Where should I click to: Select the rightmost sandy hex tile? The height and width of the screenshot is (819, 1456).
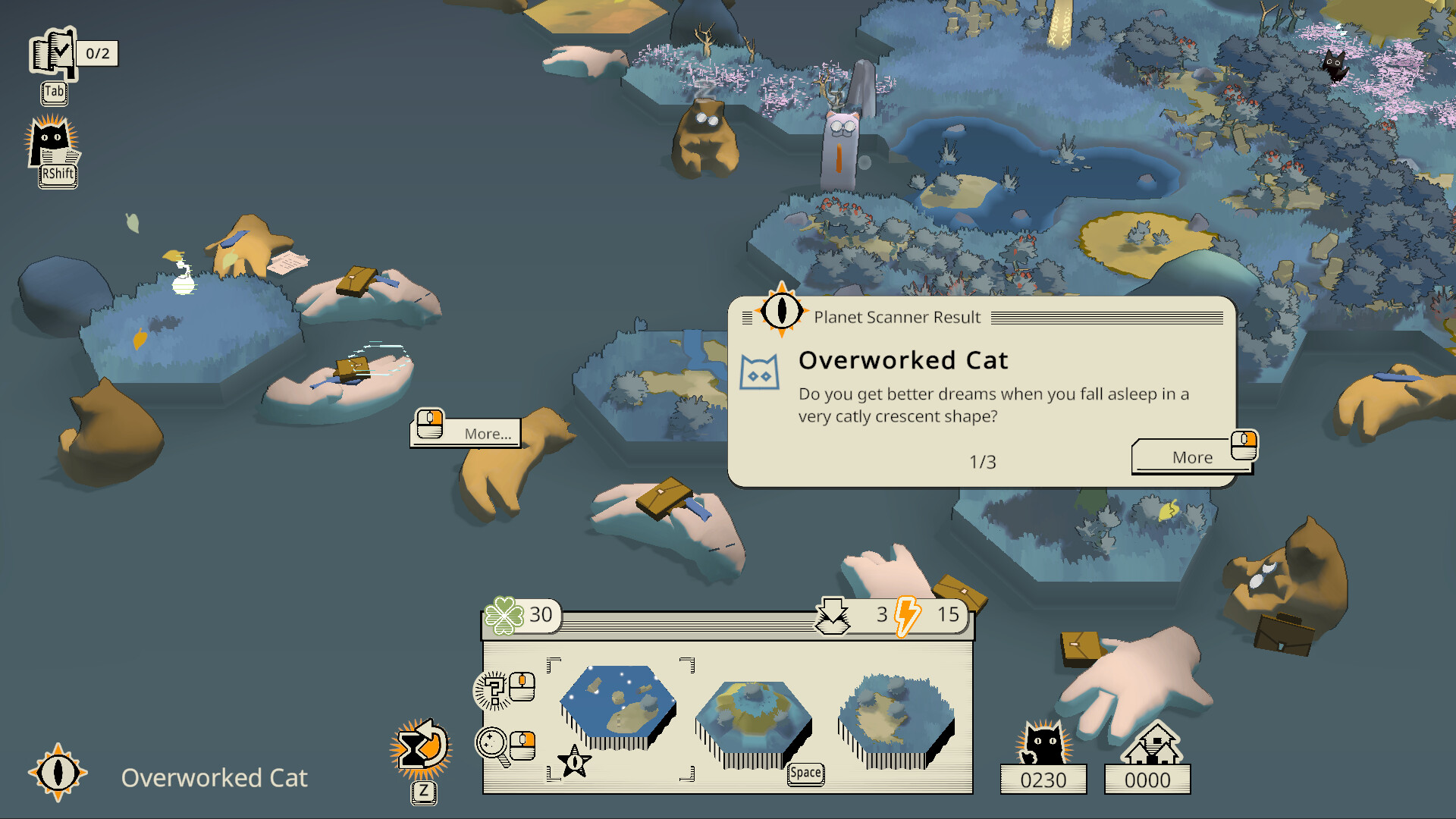point(893,716)
